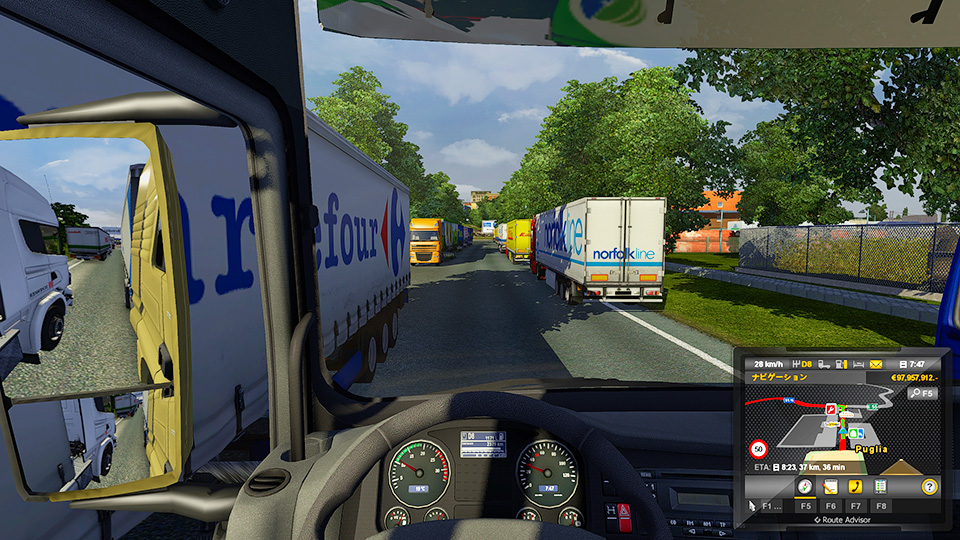Open the help question mark button
The height and width of the screenshot is (540, 960).
coord(929,487)
